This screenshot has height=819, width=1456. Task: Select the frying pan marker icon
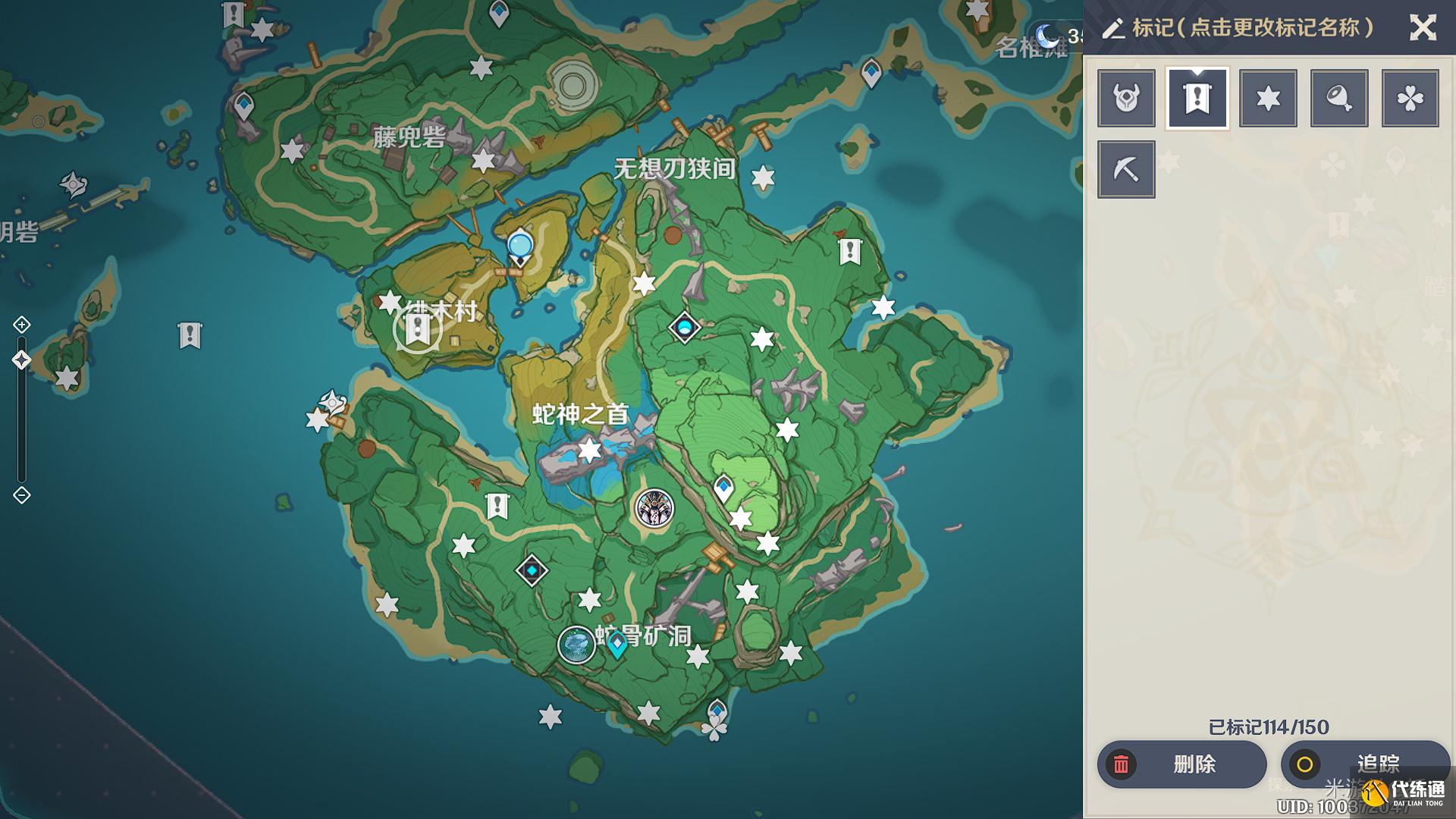[x=1339, y=98]
